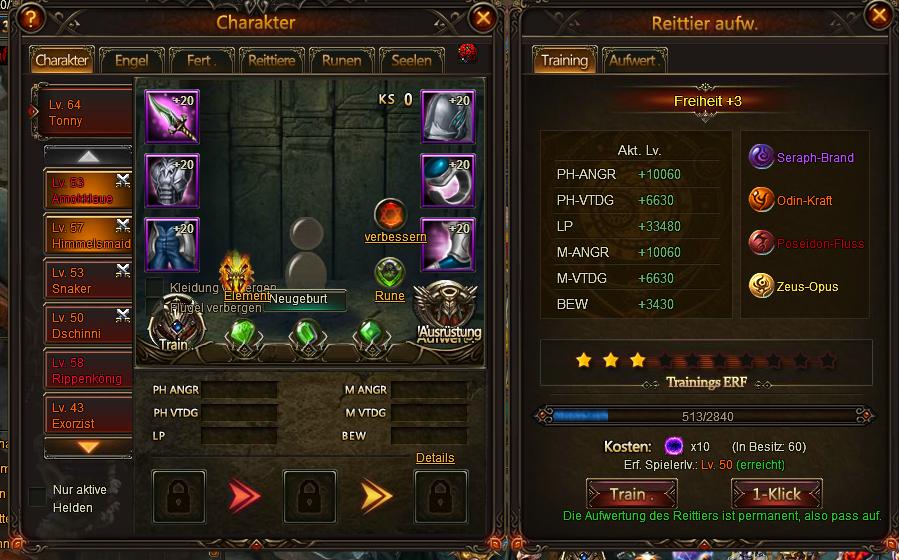Select hero Rippenkönig Lv. 58

coord(85,371)
